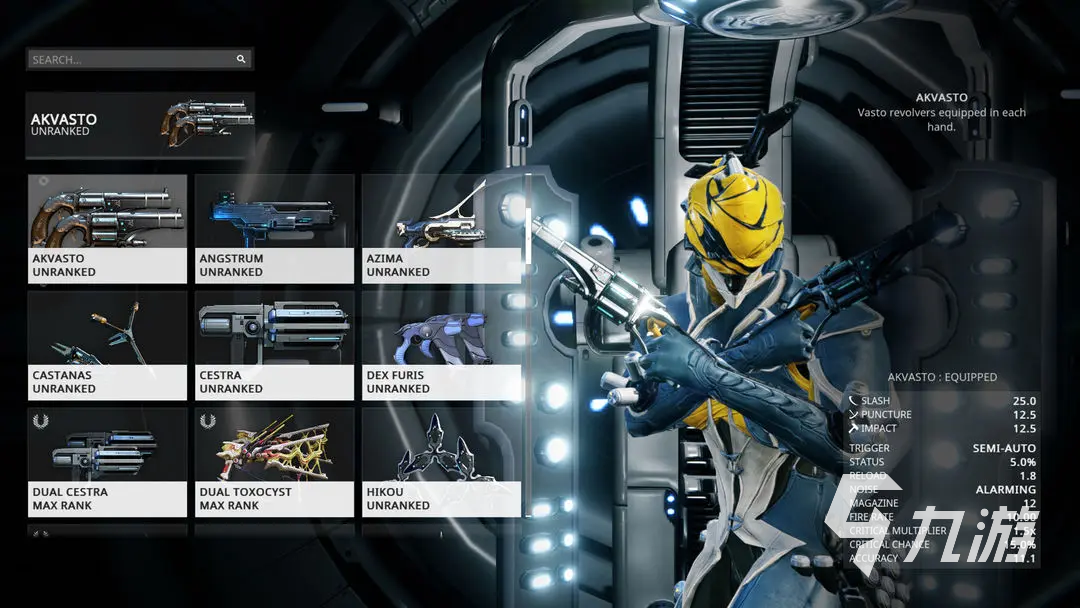The image size is (1080, 608).
Task: Select the Hikou throwing stars tile
Action: [441, 462]
